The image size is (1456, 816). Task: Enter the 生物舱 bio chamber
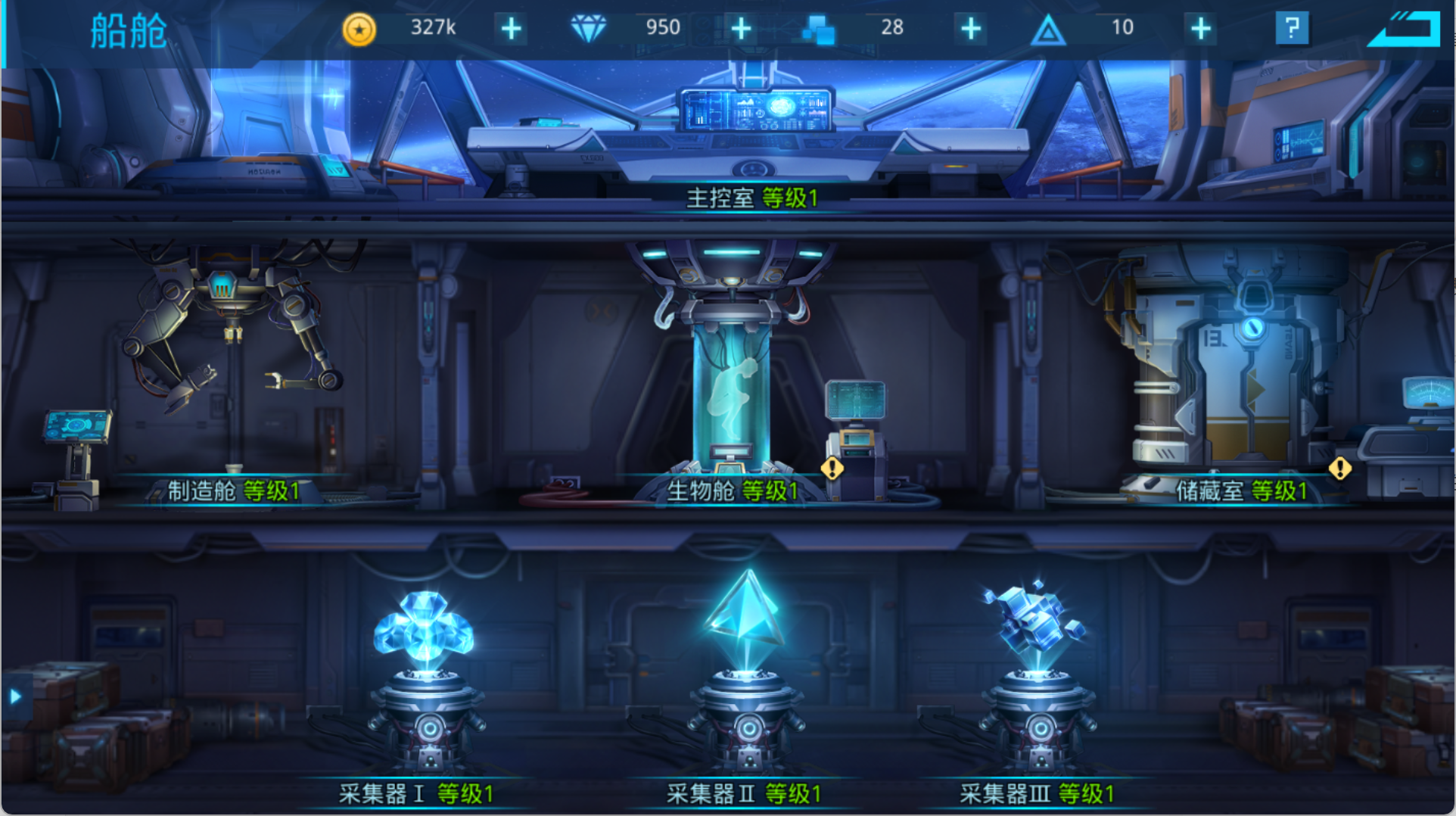(732, 378)
